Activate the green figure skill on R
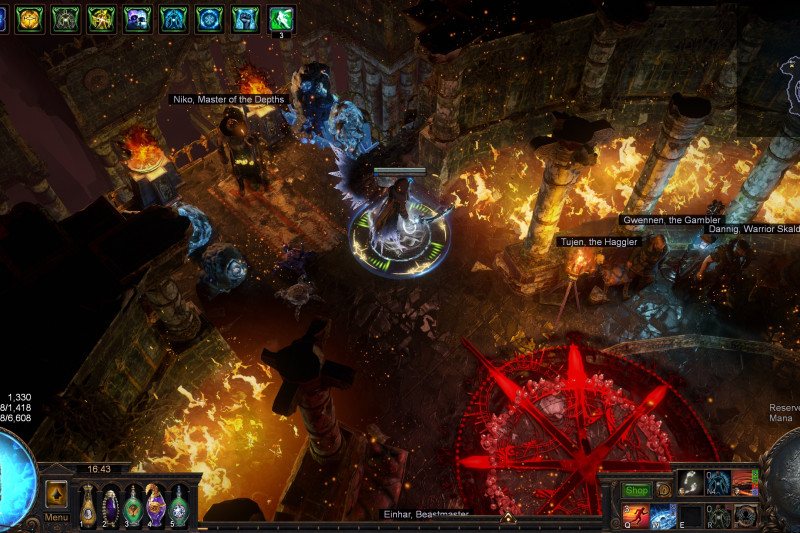Image resolution: width=800 pixels, height=533 pixels. click(718, 516)
